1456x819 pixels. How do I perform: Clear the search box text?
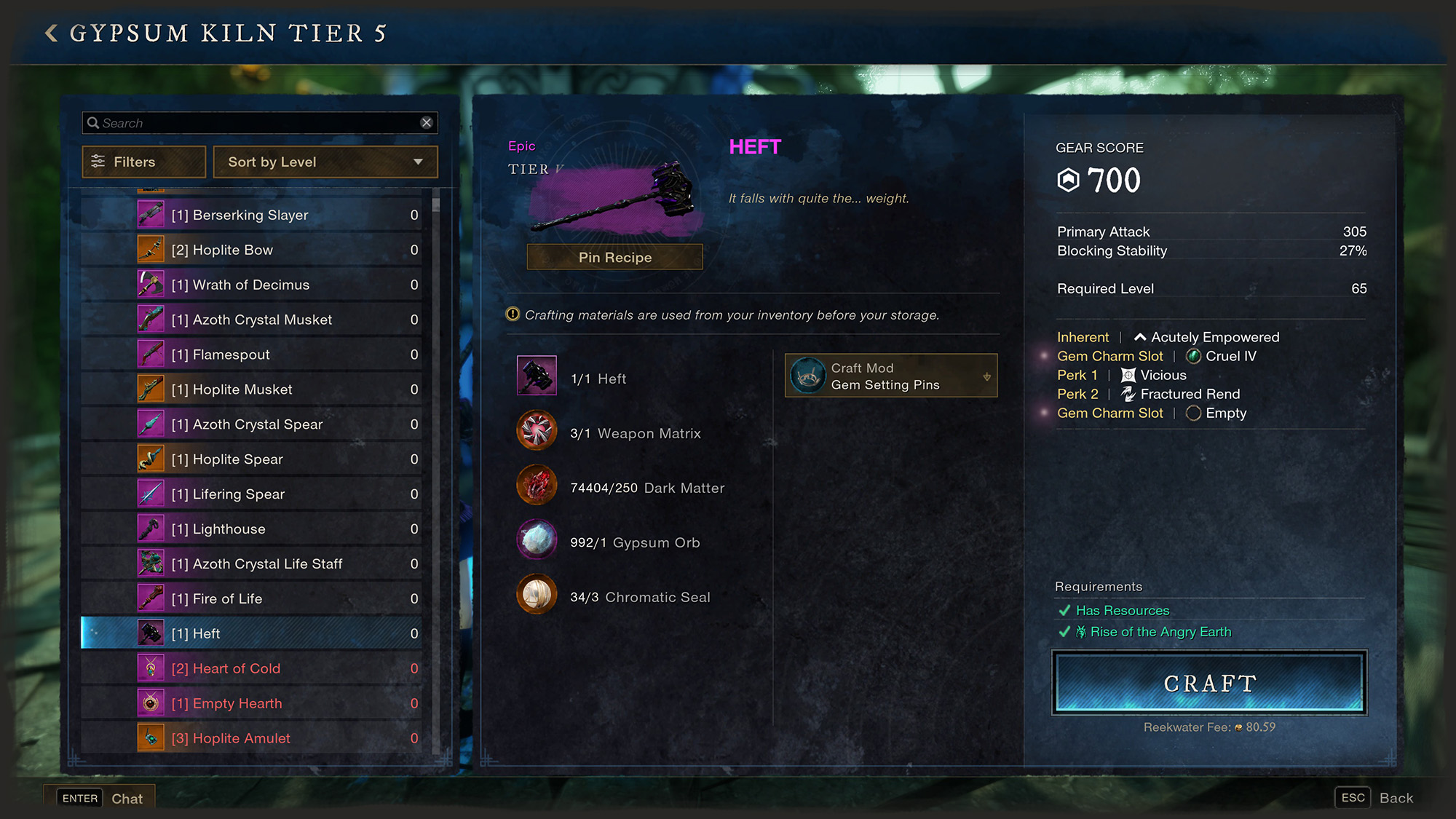pyautogui.click(x=427, y=123)
